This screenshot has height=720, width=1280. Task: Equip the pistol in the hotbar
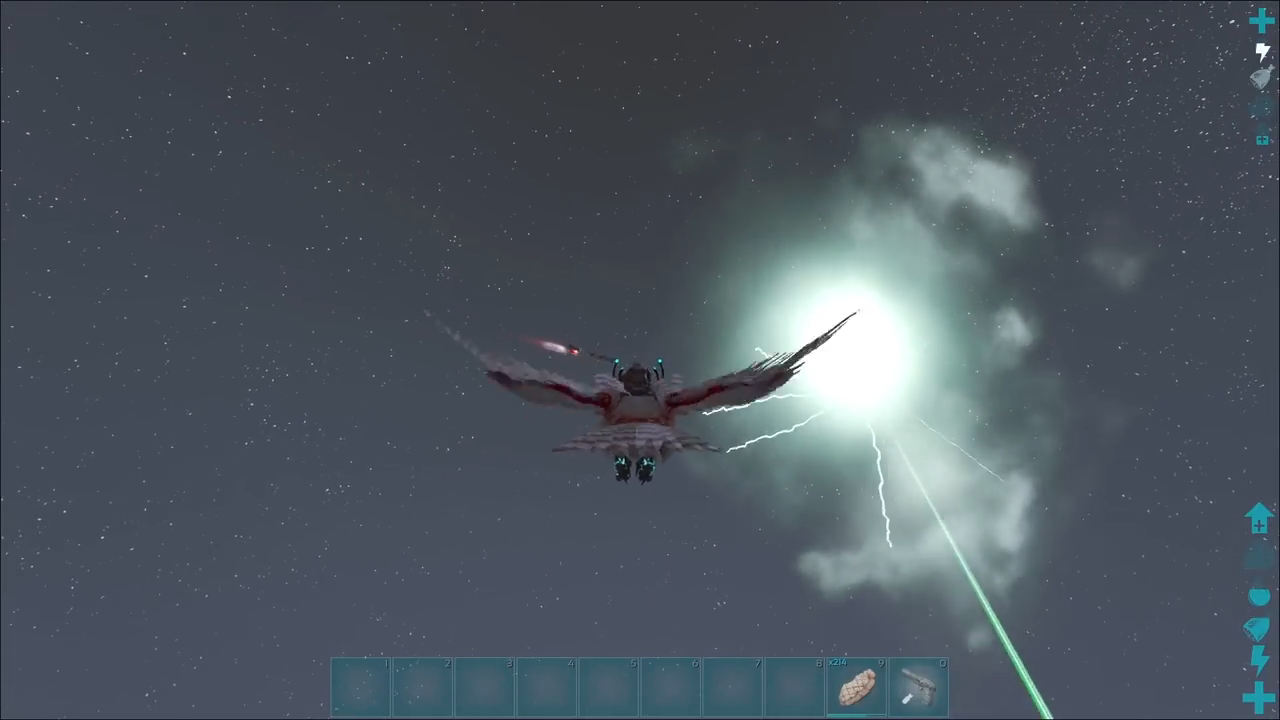(x=918, y=687)
